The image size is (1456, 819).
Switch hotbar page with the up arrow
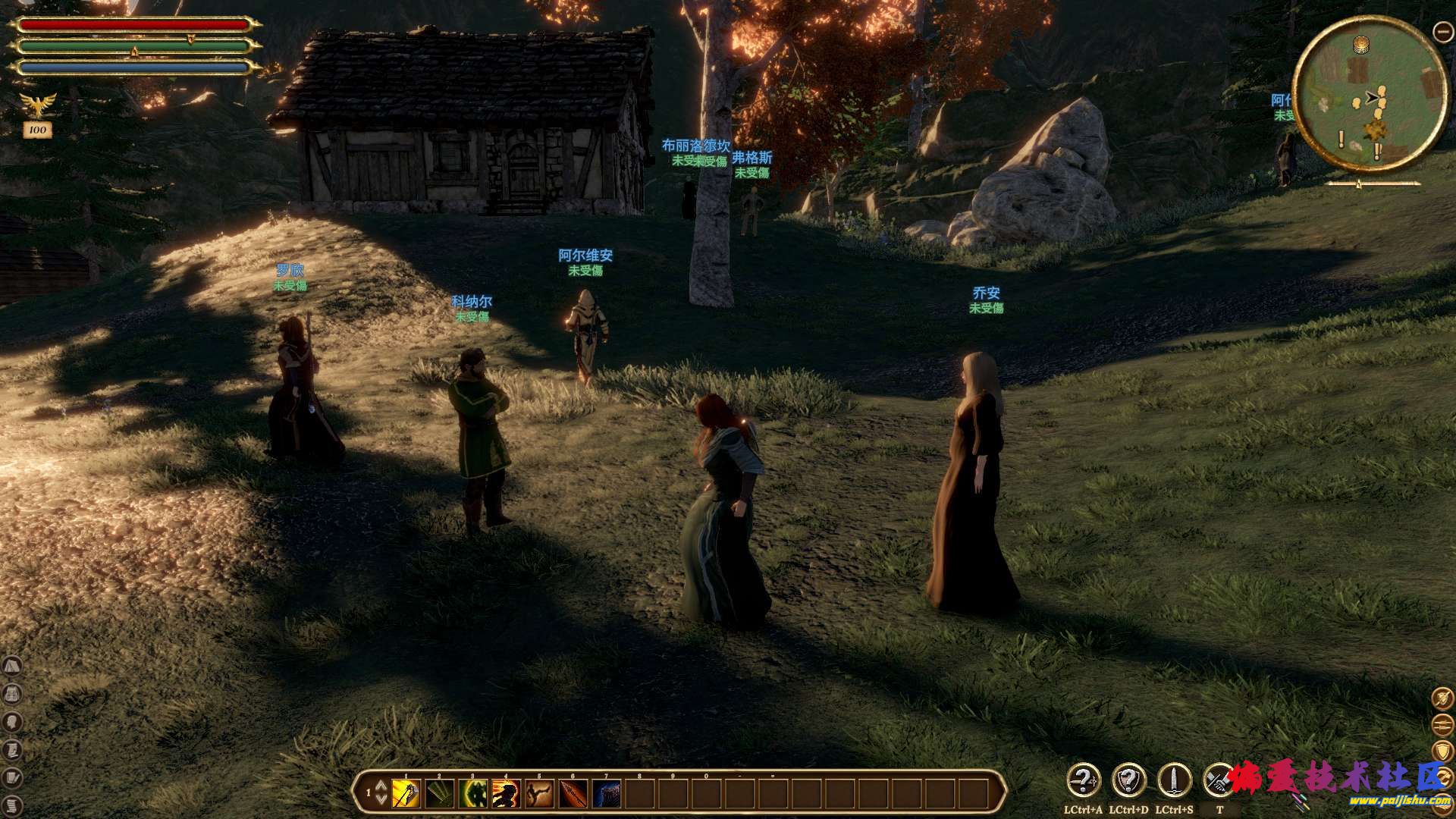click(x=381, y=786)
